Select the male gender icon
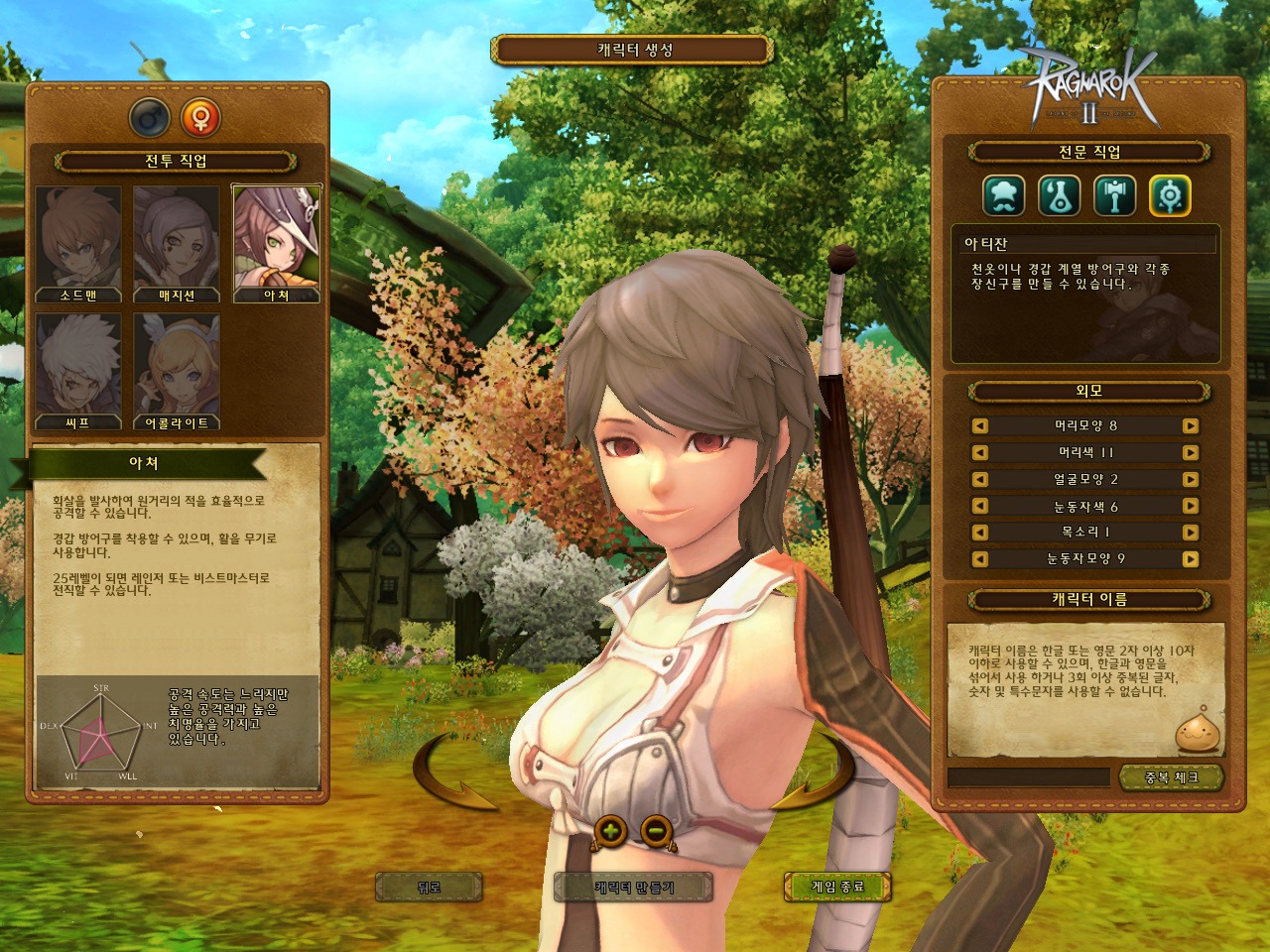Image resolution: width=1270 pixels, height=952 pixels. 150,119
